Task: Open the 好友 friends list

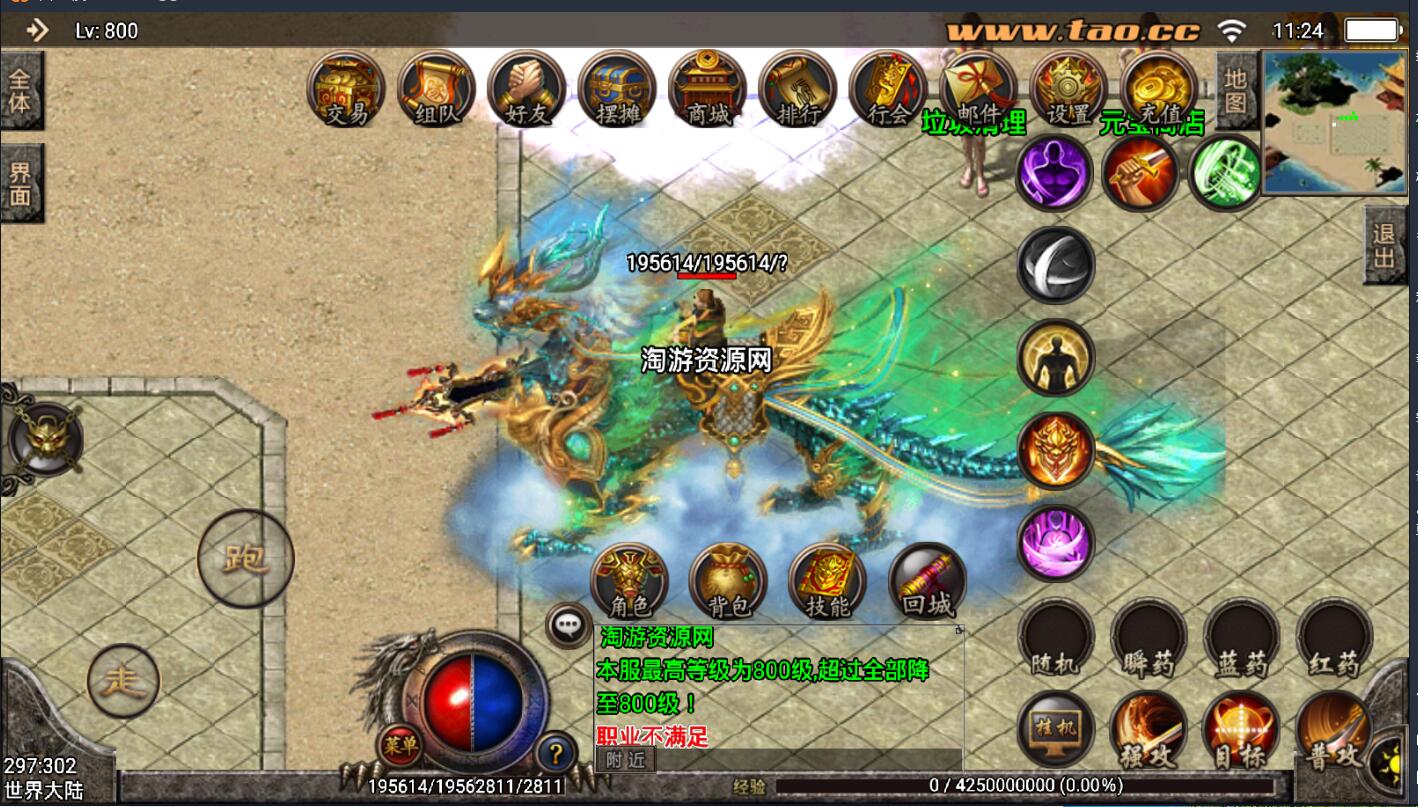Action: pyautogui.click(x=526, y=88)
